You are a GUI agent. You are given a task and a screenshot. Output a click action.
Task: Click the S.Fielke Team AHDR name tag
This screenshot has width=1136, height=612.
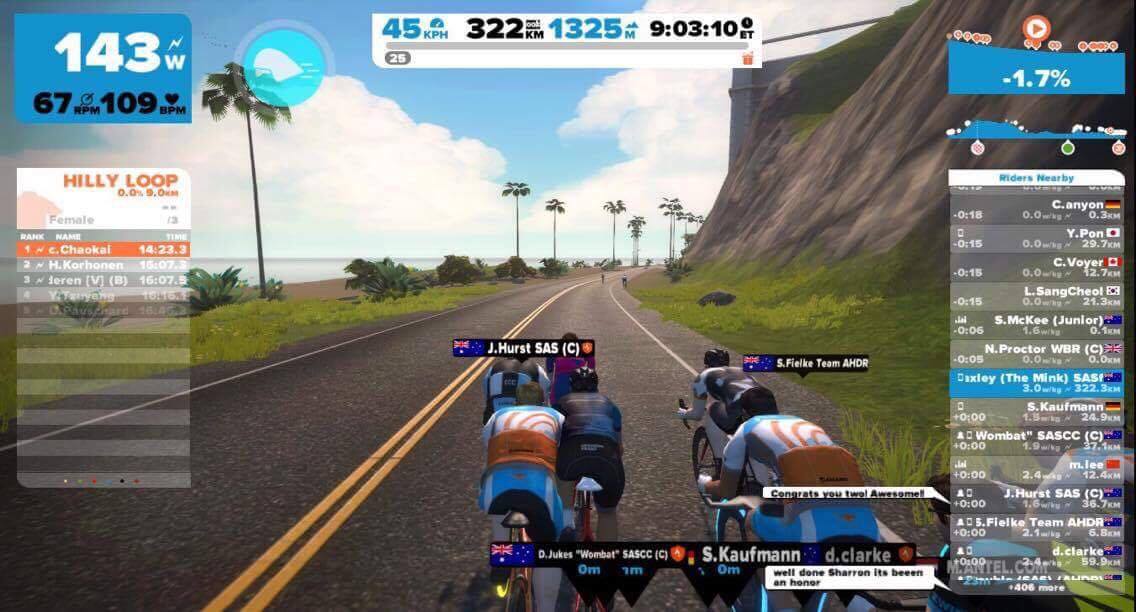click(806, 363)
